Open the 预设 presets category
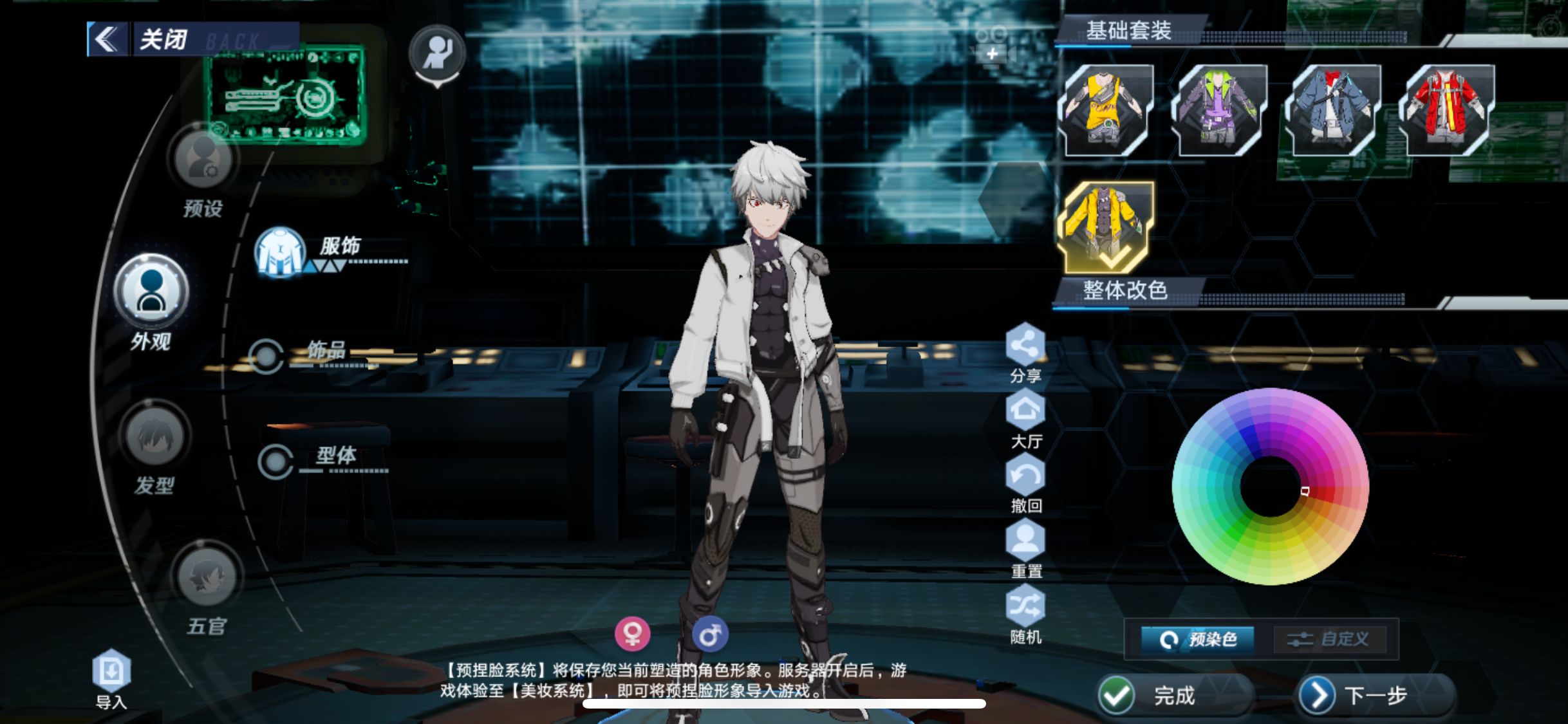The width and height of the screenshot is (1568, 724). [x=202, y=160]
